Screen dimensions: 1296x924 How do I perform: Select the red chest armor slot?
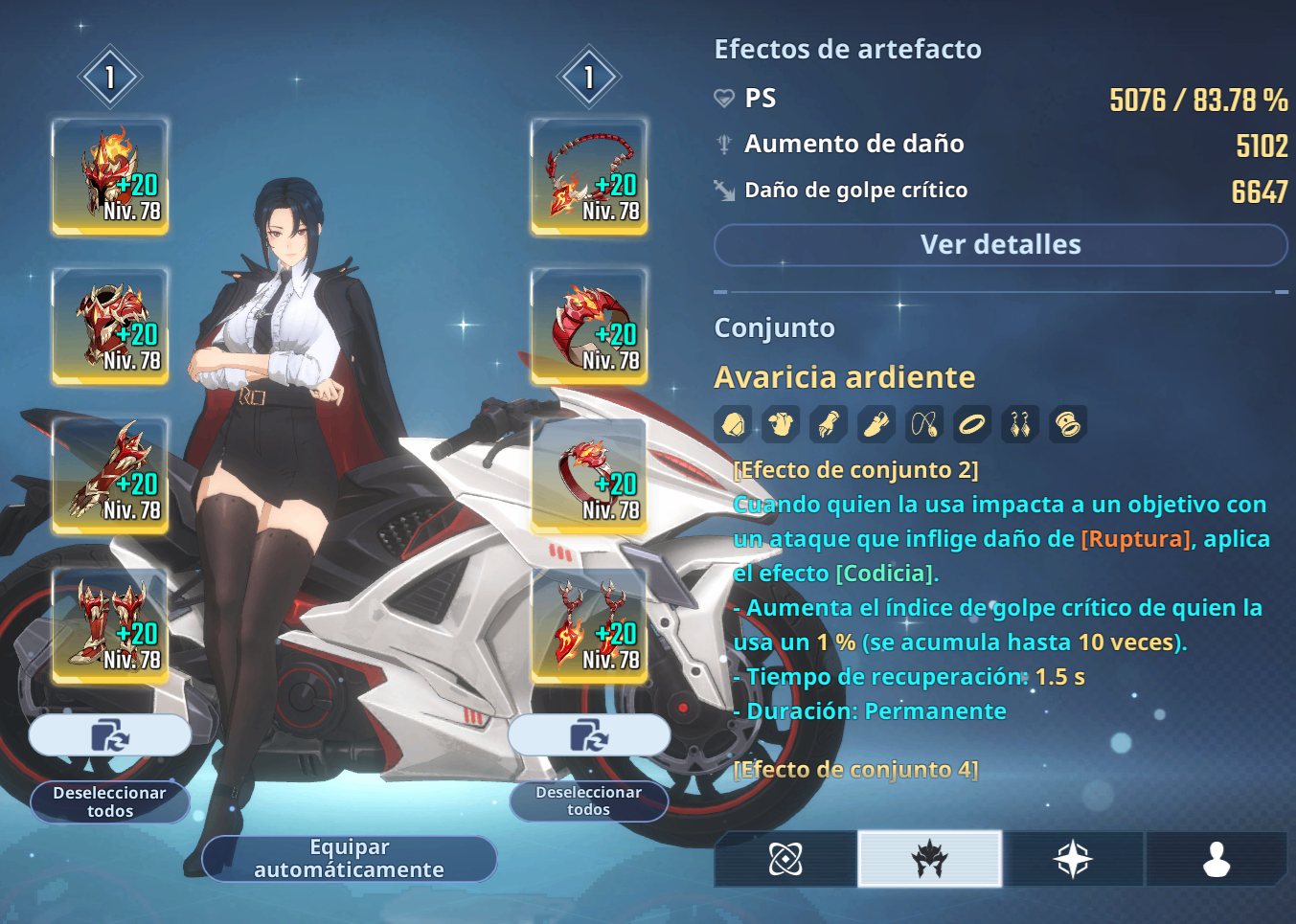coord(110,327)
